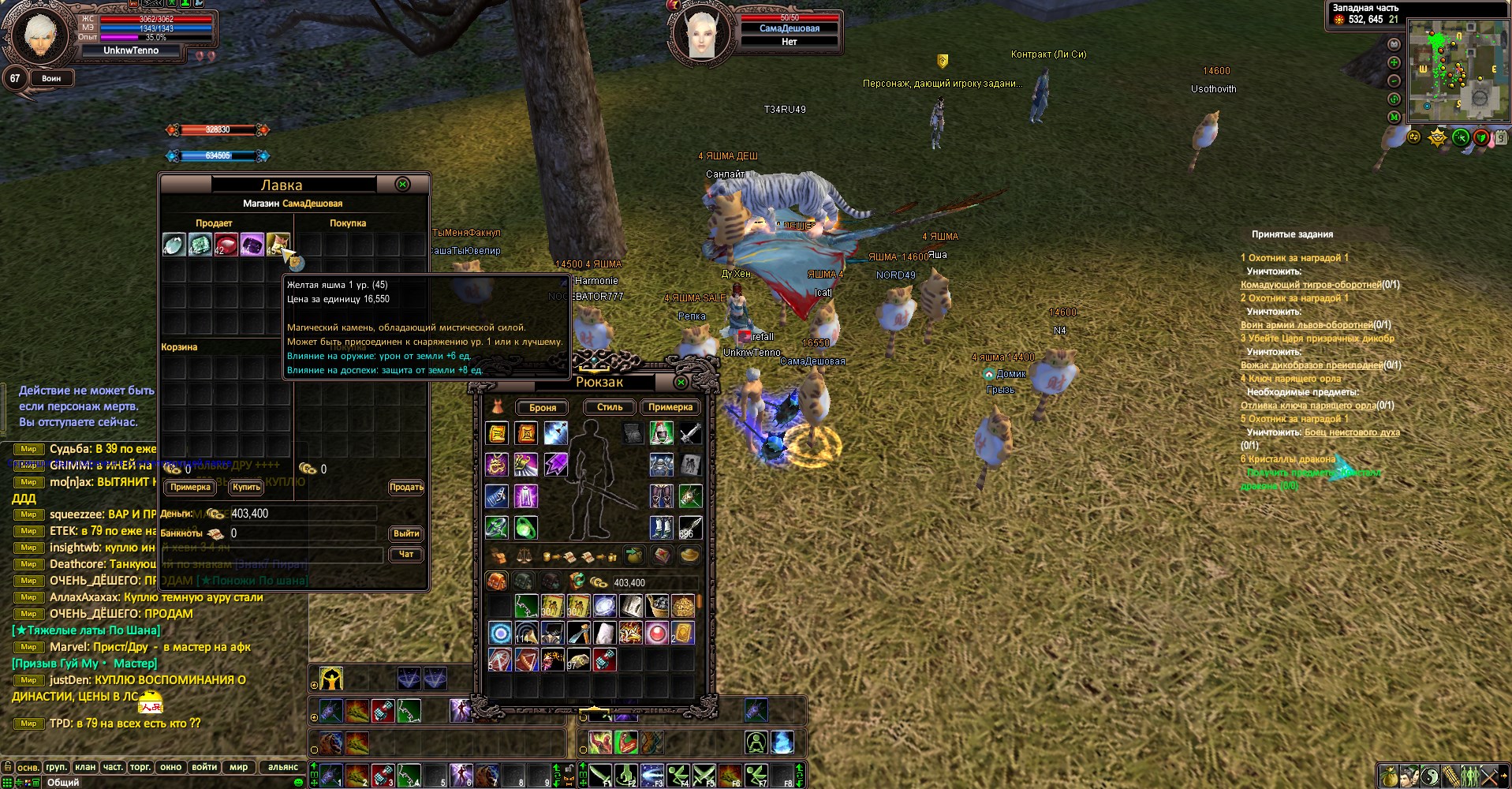Screen dimensions: 1512x789
Task: Switch to the Стиль tab in Рюкзак
Action: pyautogui.click(x=610, y=407)
